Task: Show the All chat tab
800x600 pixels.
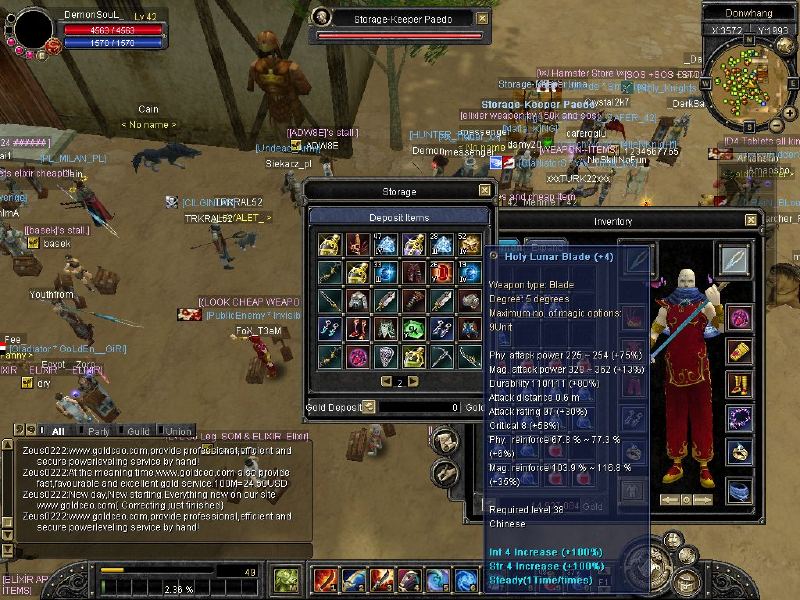Action: (58, 431)
